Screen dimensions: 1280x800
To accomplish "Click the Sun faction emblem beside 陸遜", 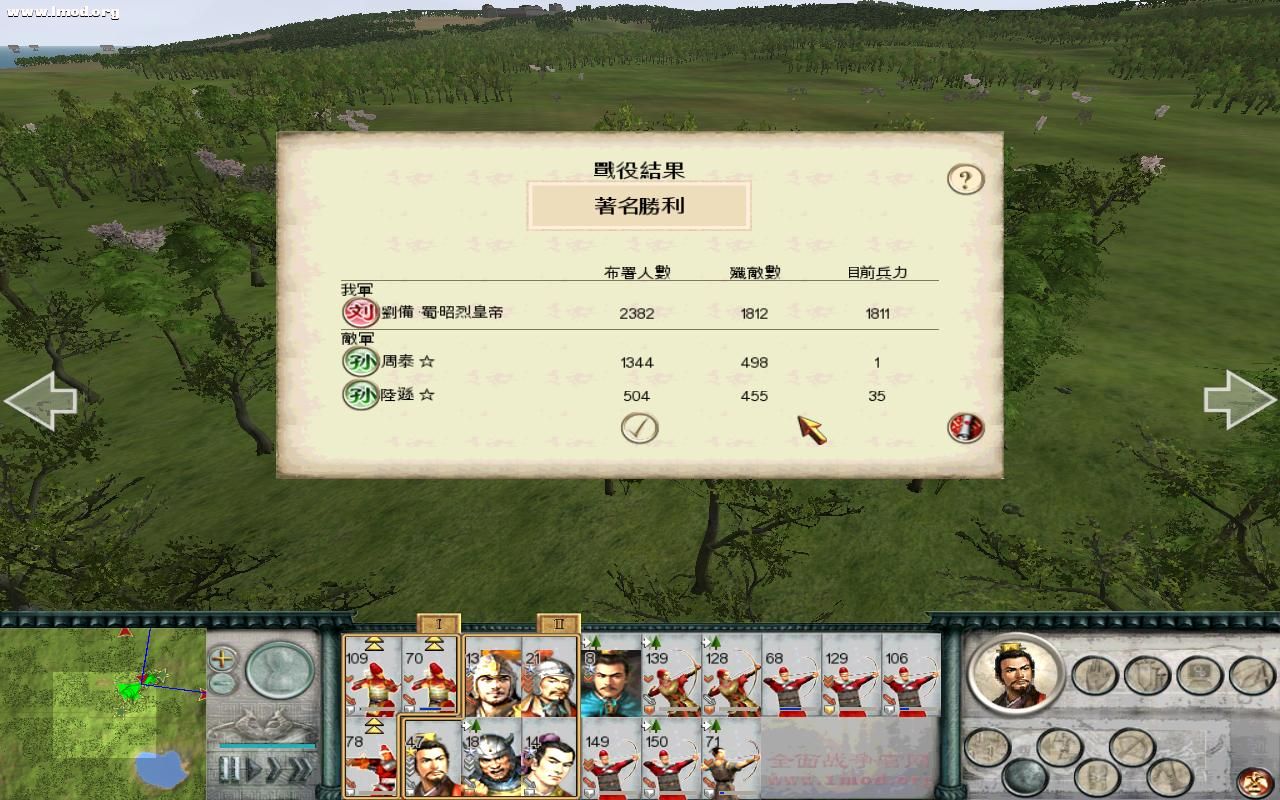I will pyautogui.click(x=359, y=396).
